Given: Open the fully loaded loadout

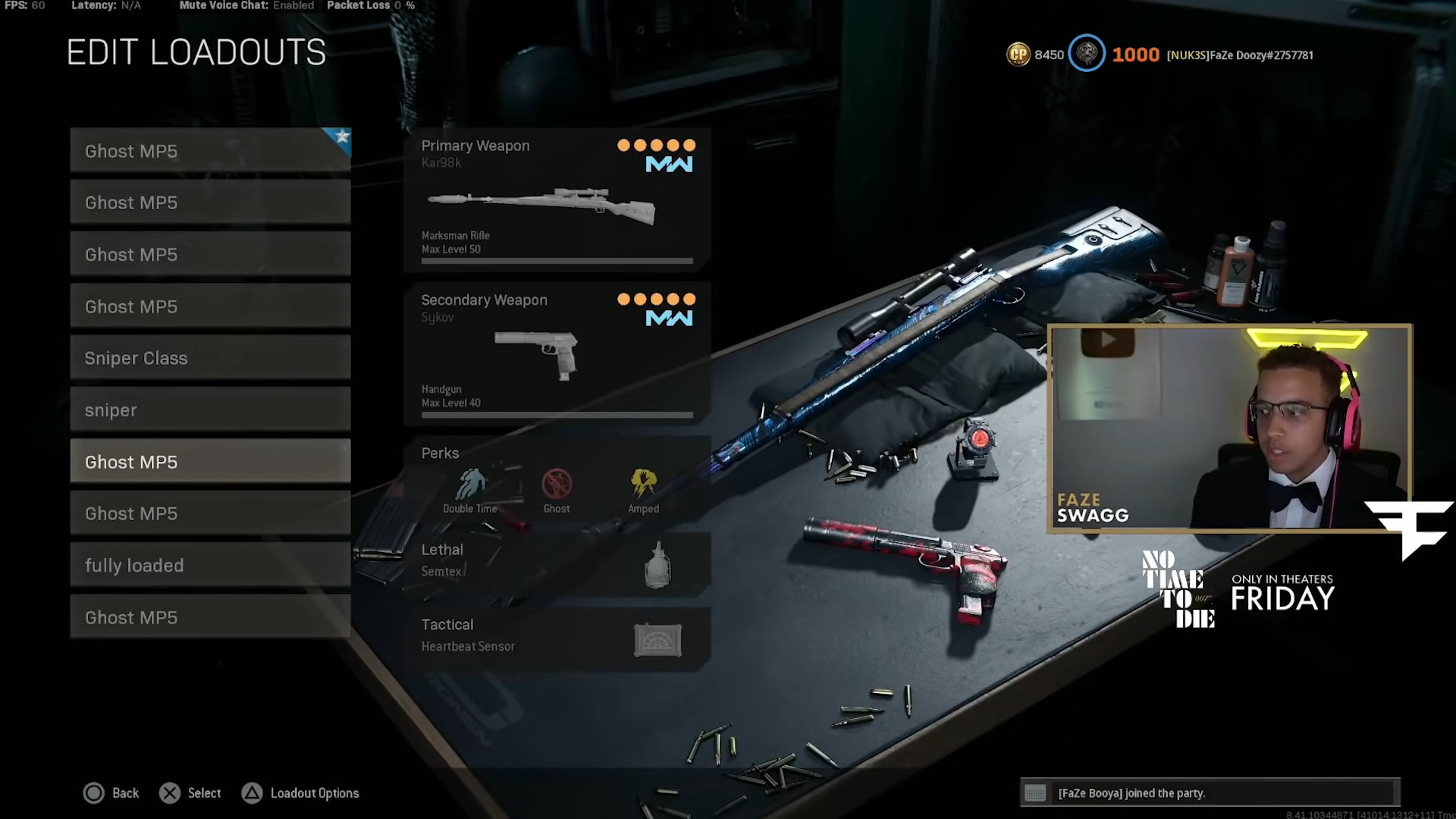Looking at the screenshot, I should tap(210, 565).
